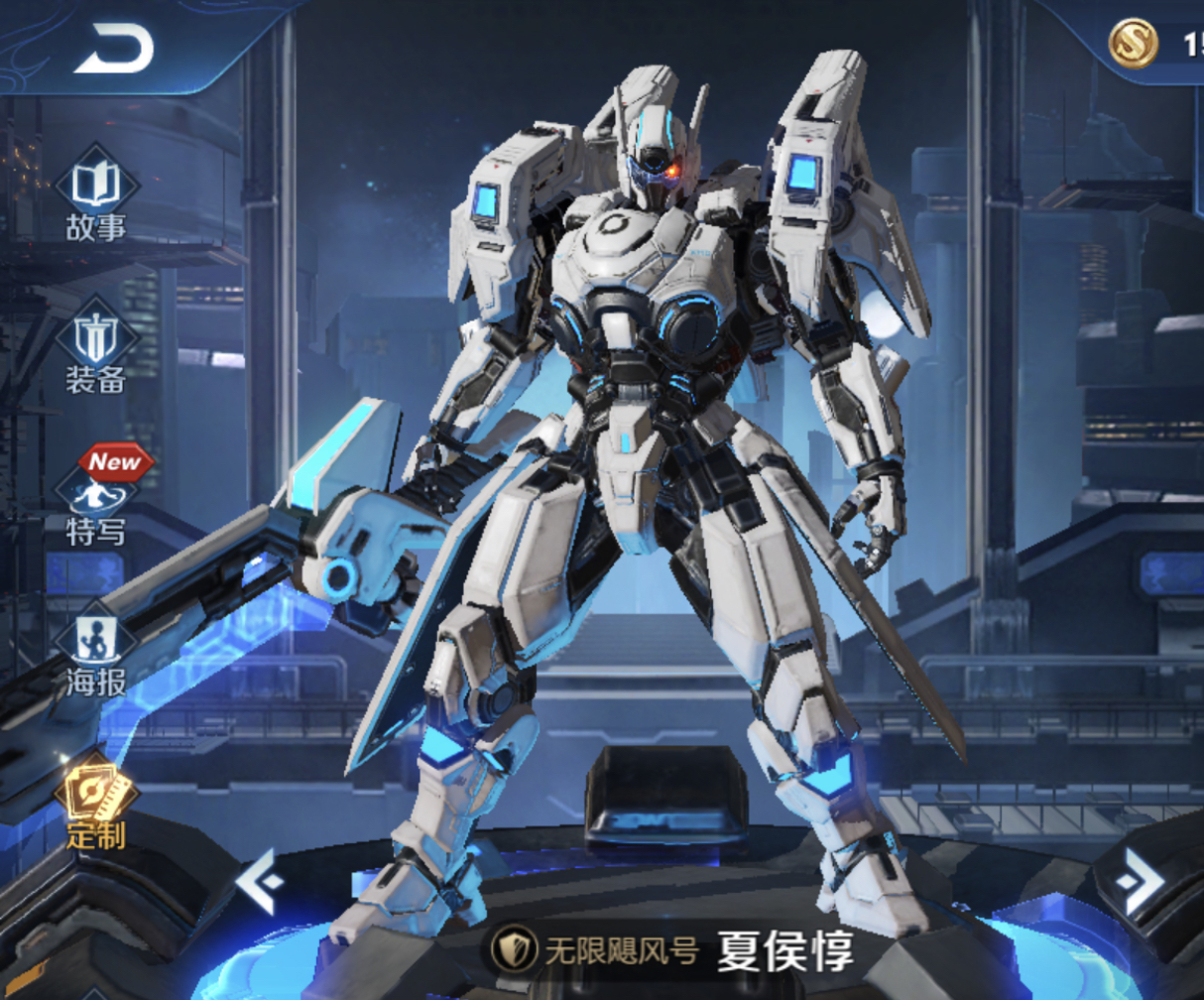Image resolution: width=1204 pixels, height=1000 pixels.
Task: Click the gold S coin currency icon
Action: pos(1134,45)
